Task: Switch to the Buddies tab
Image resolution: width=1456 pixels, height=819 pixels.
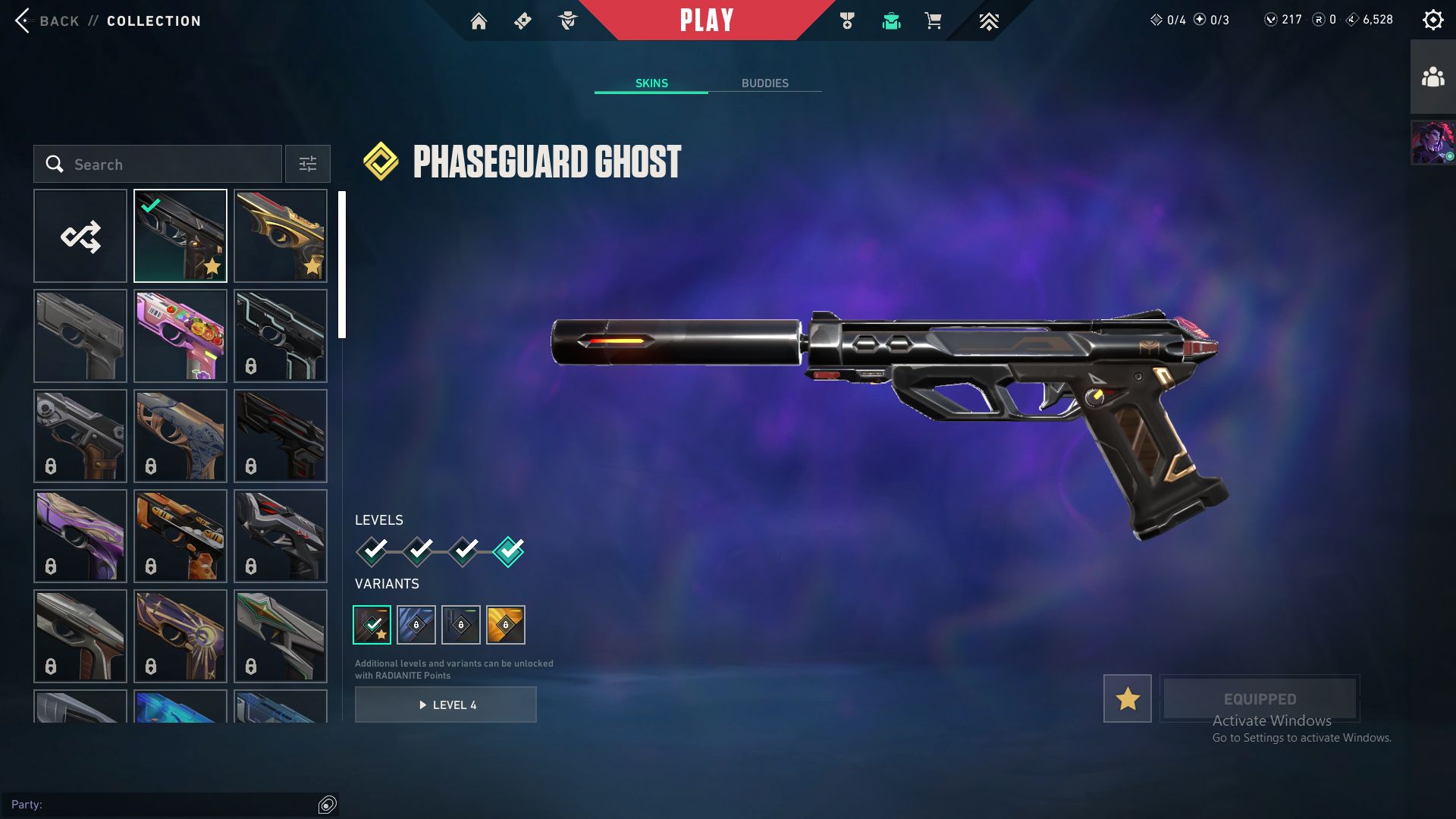Action: tap(764, 83)
